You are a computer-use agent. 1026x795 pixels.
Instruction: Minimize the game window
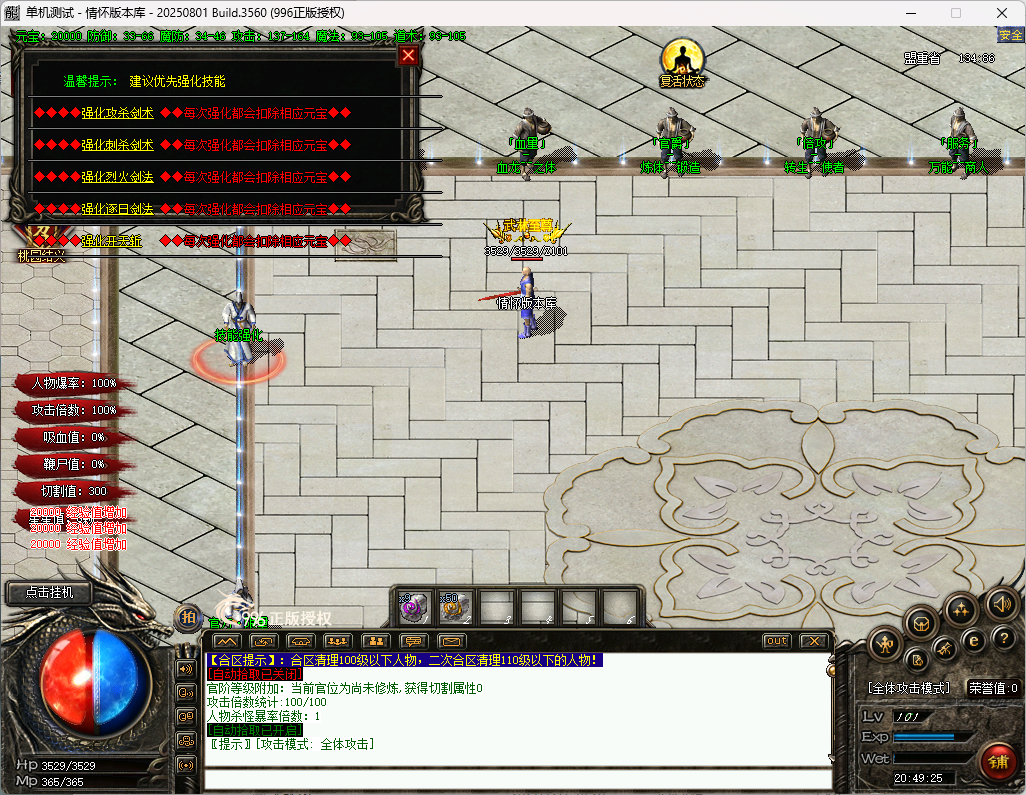coord(910,13)
